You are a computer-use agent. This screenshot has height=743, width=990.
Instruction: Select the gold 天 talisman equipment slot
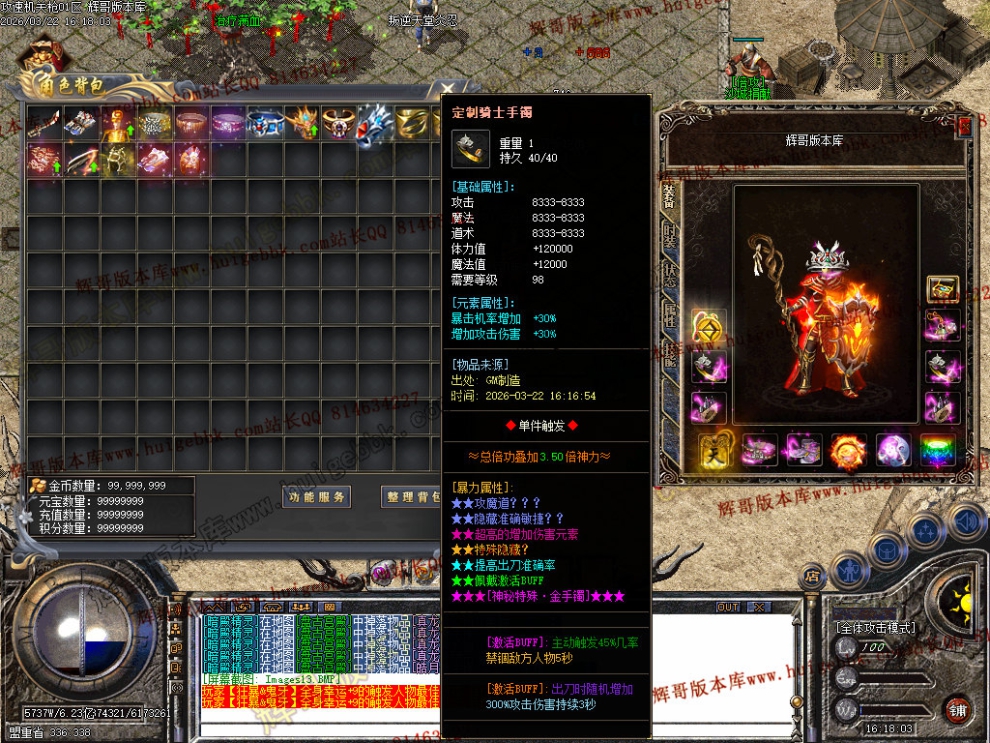coord(713,450)
